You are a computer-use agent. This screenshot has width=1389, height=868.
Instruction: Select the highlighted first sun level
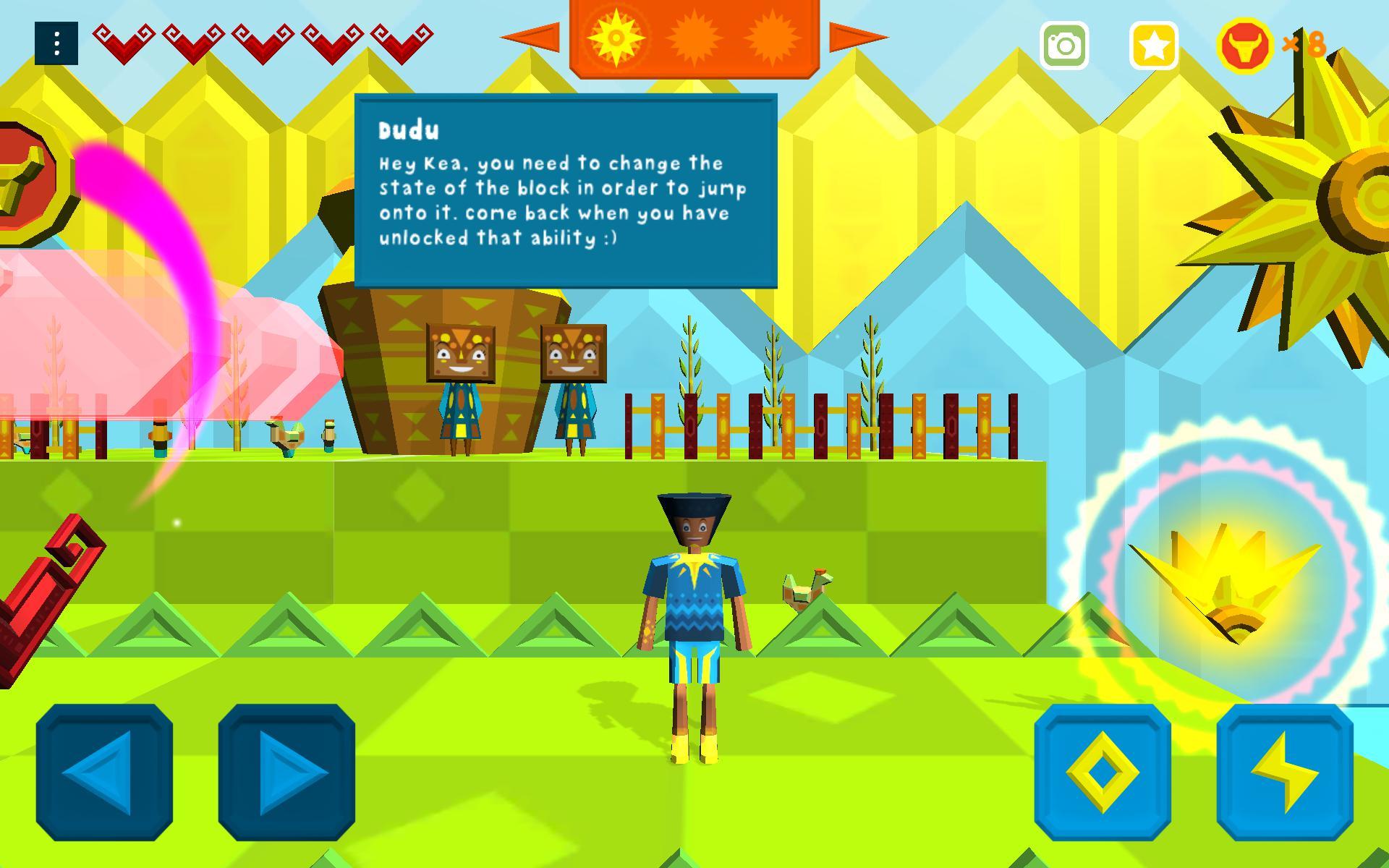click(x=616, y=38)
